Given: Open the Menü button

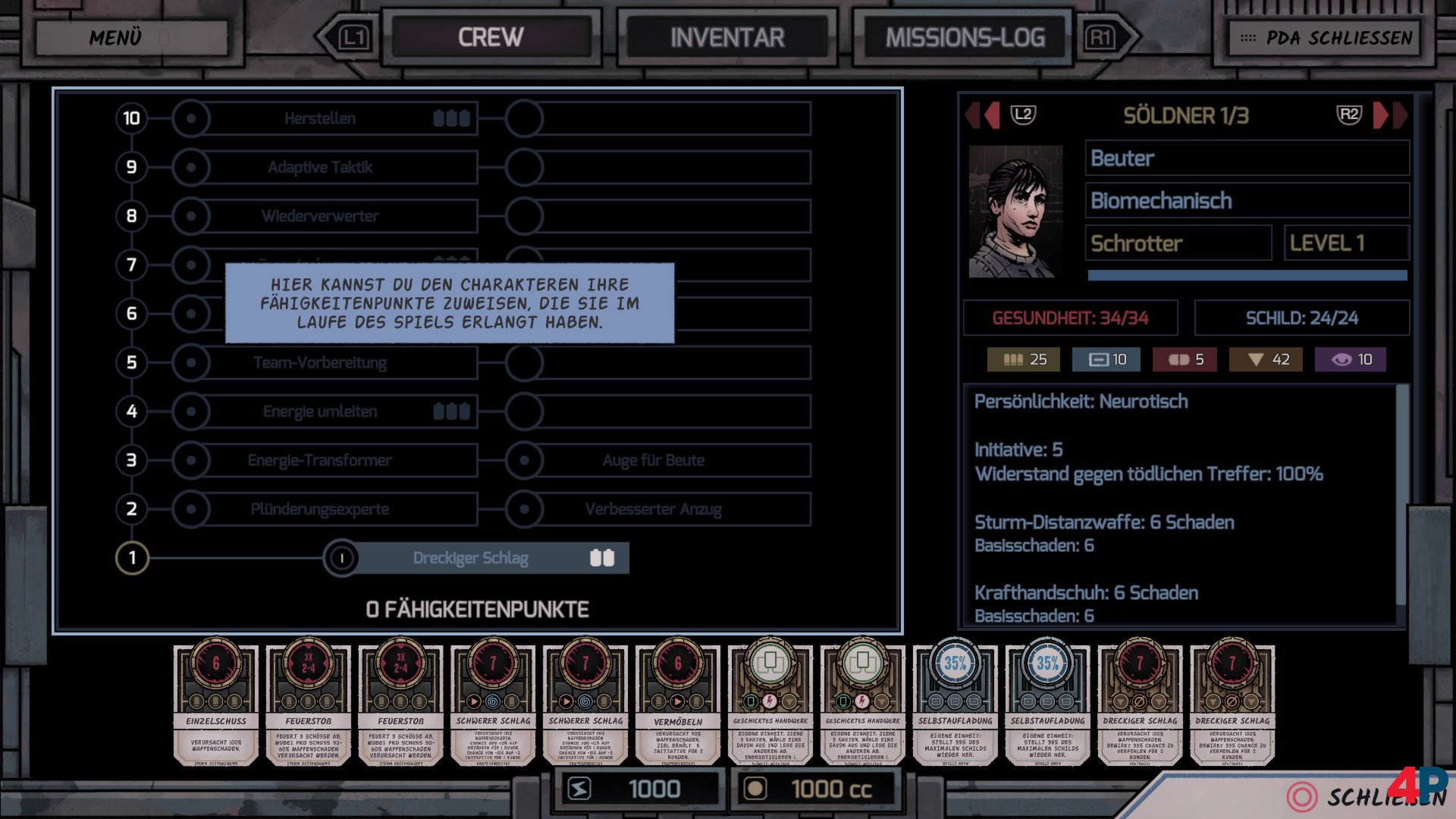Looking at the screenshot, I should [130, 37].
